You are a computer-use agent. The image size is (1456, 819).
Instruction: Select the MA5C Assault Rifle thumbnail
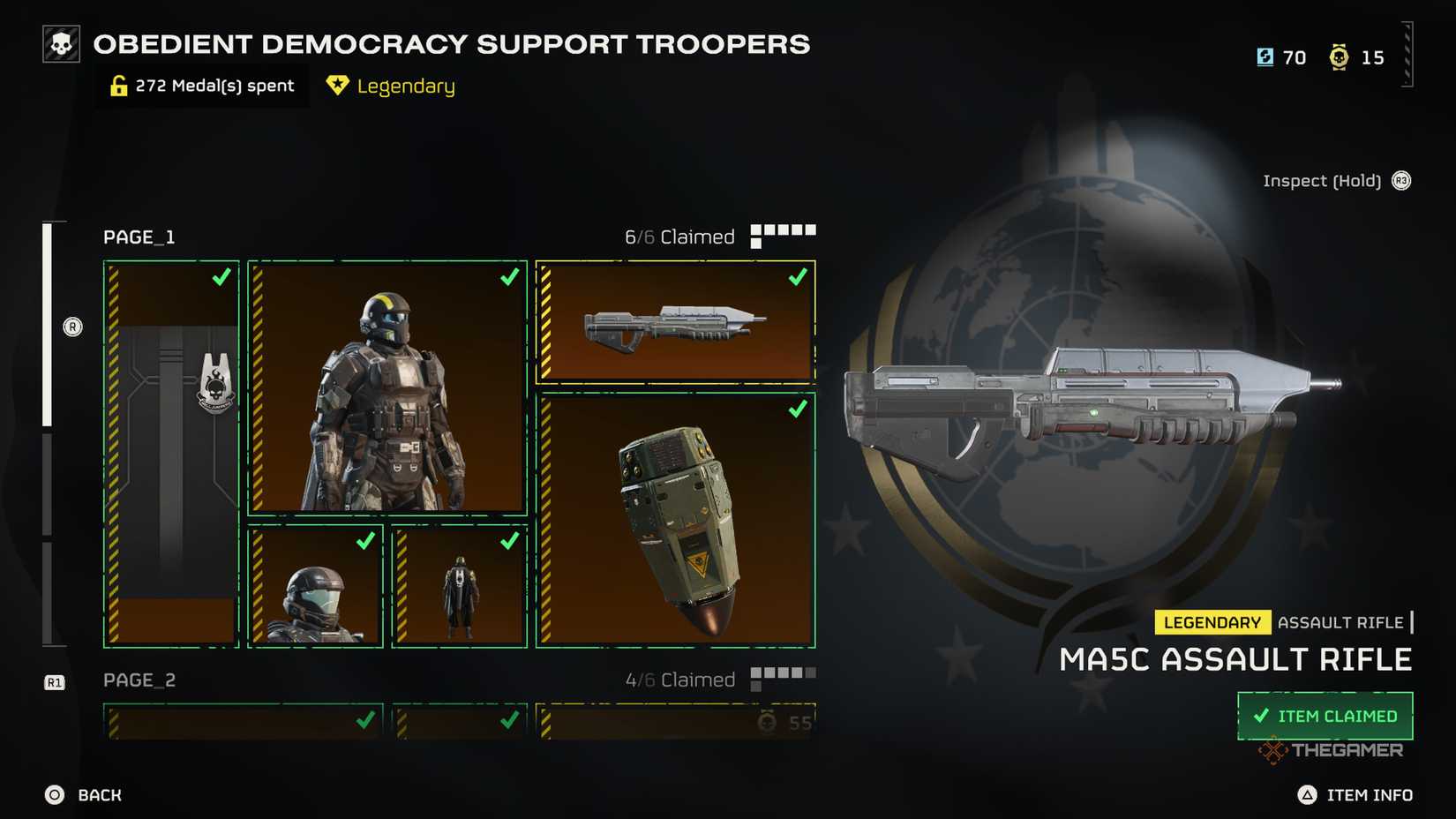tap(675, 320)
